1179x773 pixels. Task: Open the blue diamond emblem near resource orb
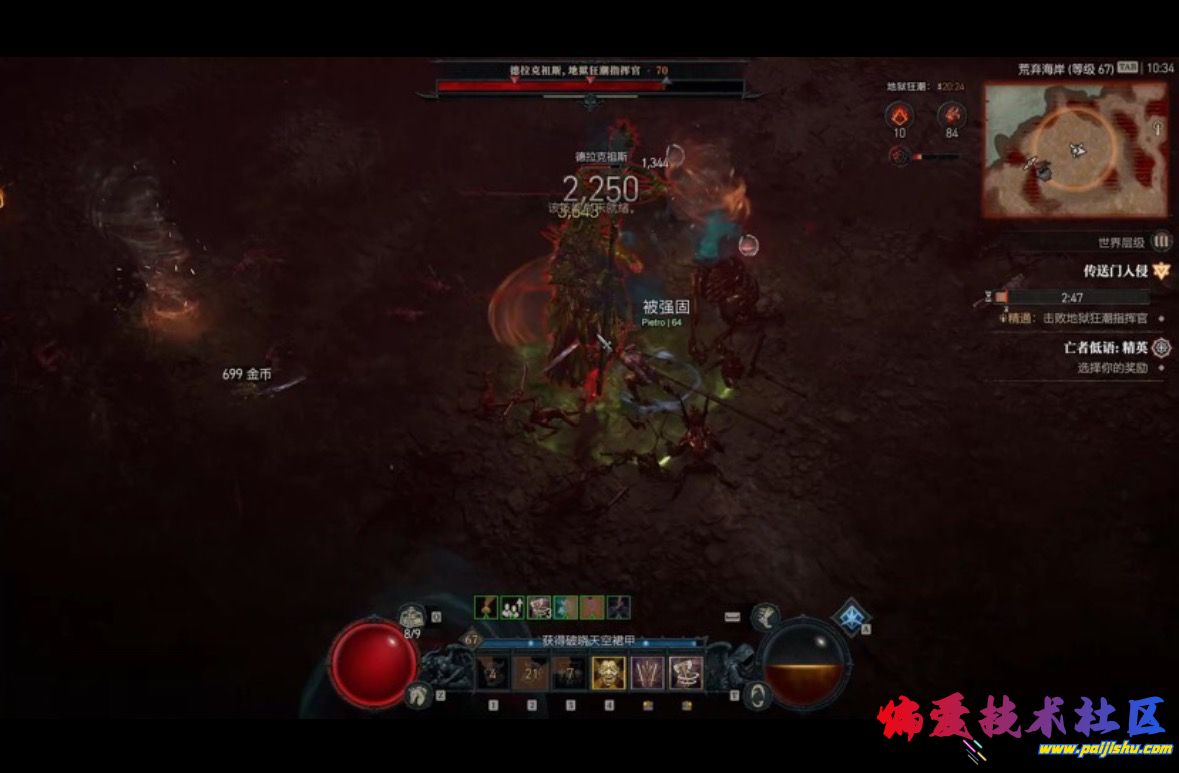pos(851,617)
